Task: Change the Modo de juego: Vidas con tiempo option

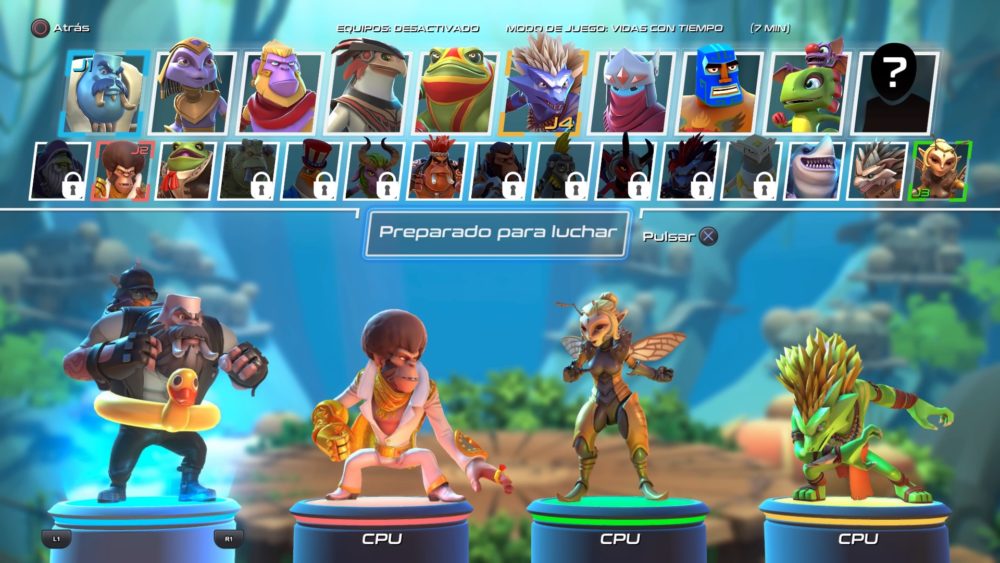Action: (x=615, y=29)
